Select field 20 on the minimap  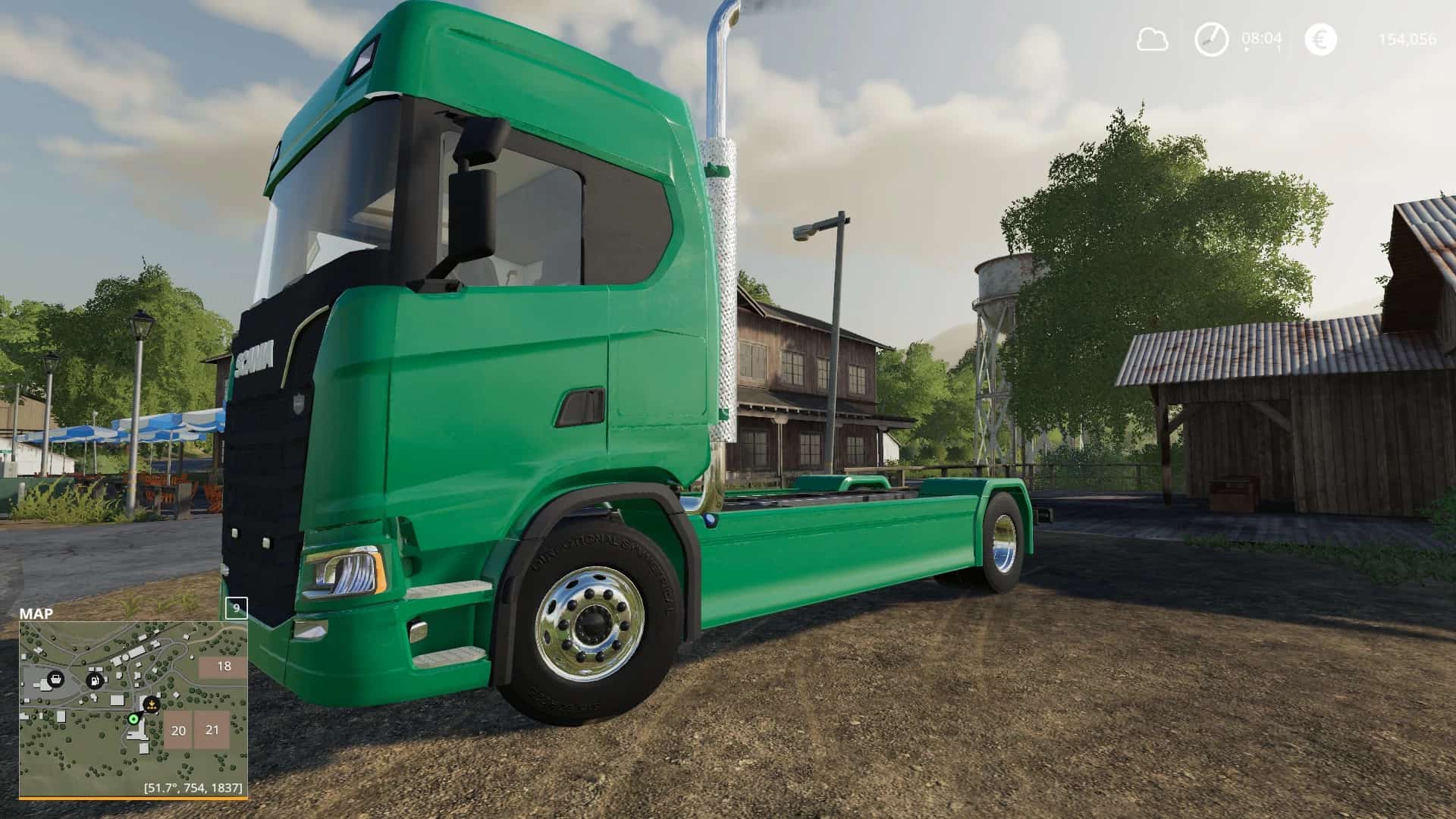[x=178, y=731]
